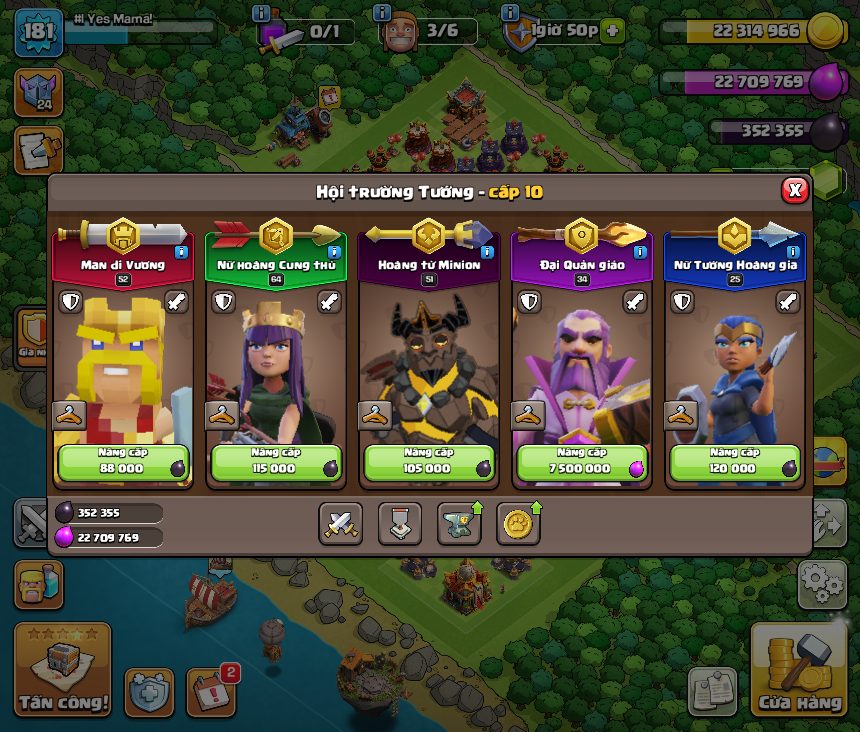860x732 pixels.
Task: Upgrade Nữ Tướng Hoàng gia for 120 000
Action: pyautogui.click(x=735, y=462)
